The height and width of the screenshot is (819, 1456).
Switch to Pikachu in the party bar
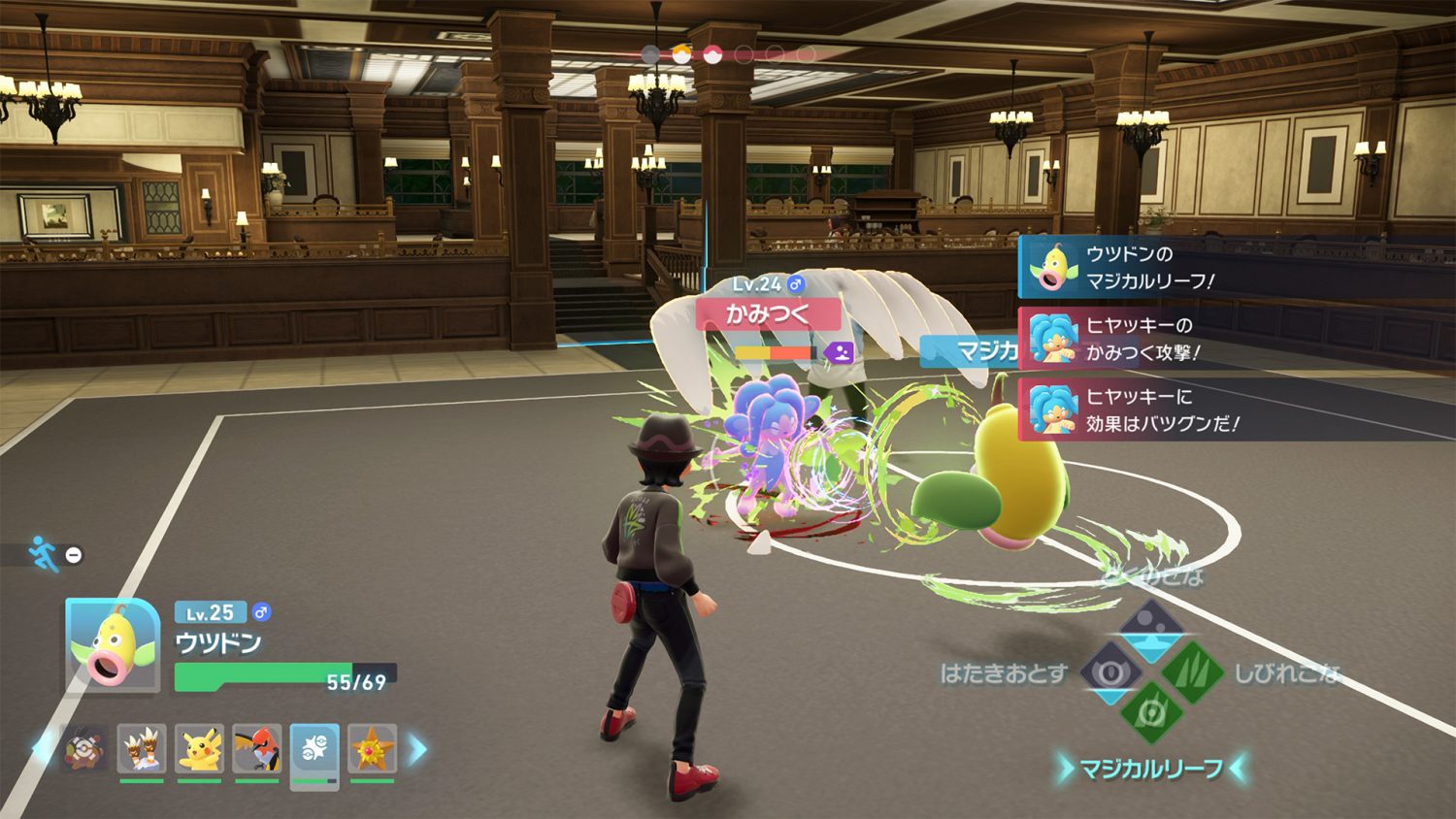point(200,748)
